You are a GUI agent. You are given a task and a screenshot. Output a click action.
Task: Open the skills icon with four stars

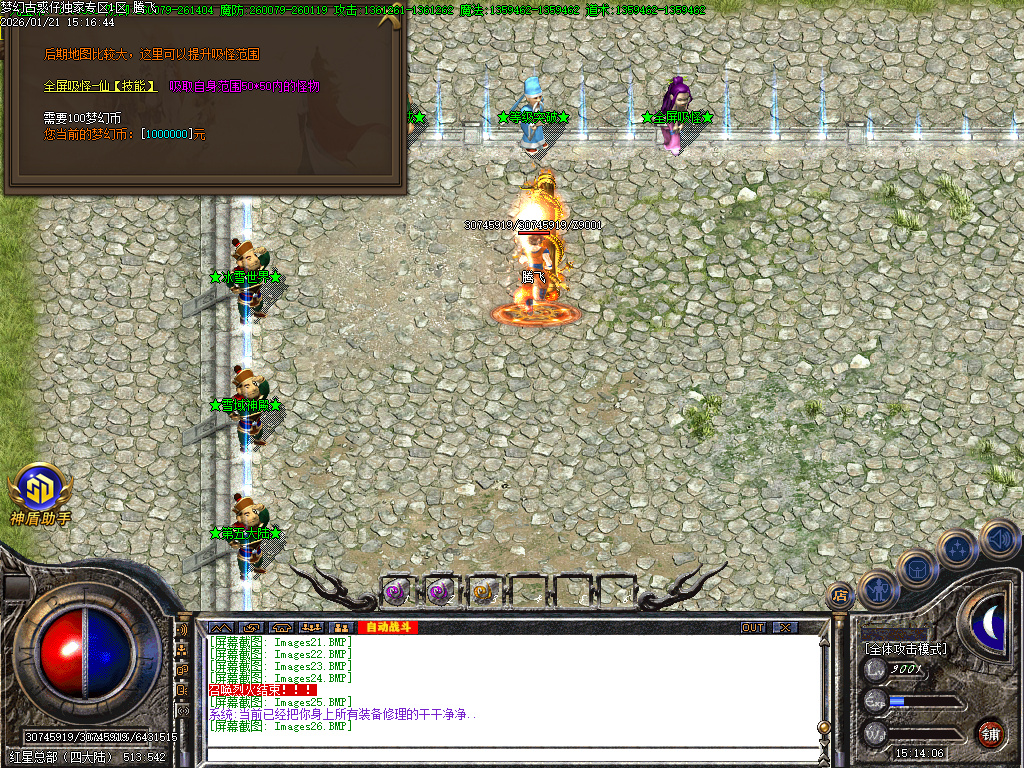point(957,549)
